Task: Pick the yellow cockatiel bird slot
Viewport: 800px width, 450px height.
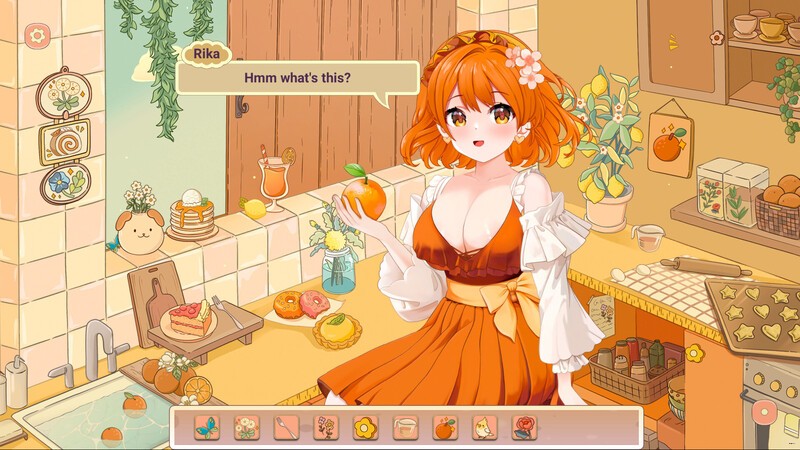Action: click(485, 428)
